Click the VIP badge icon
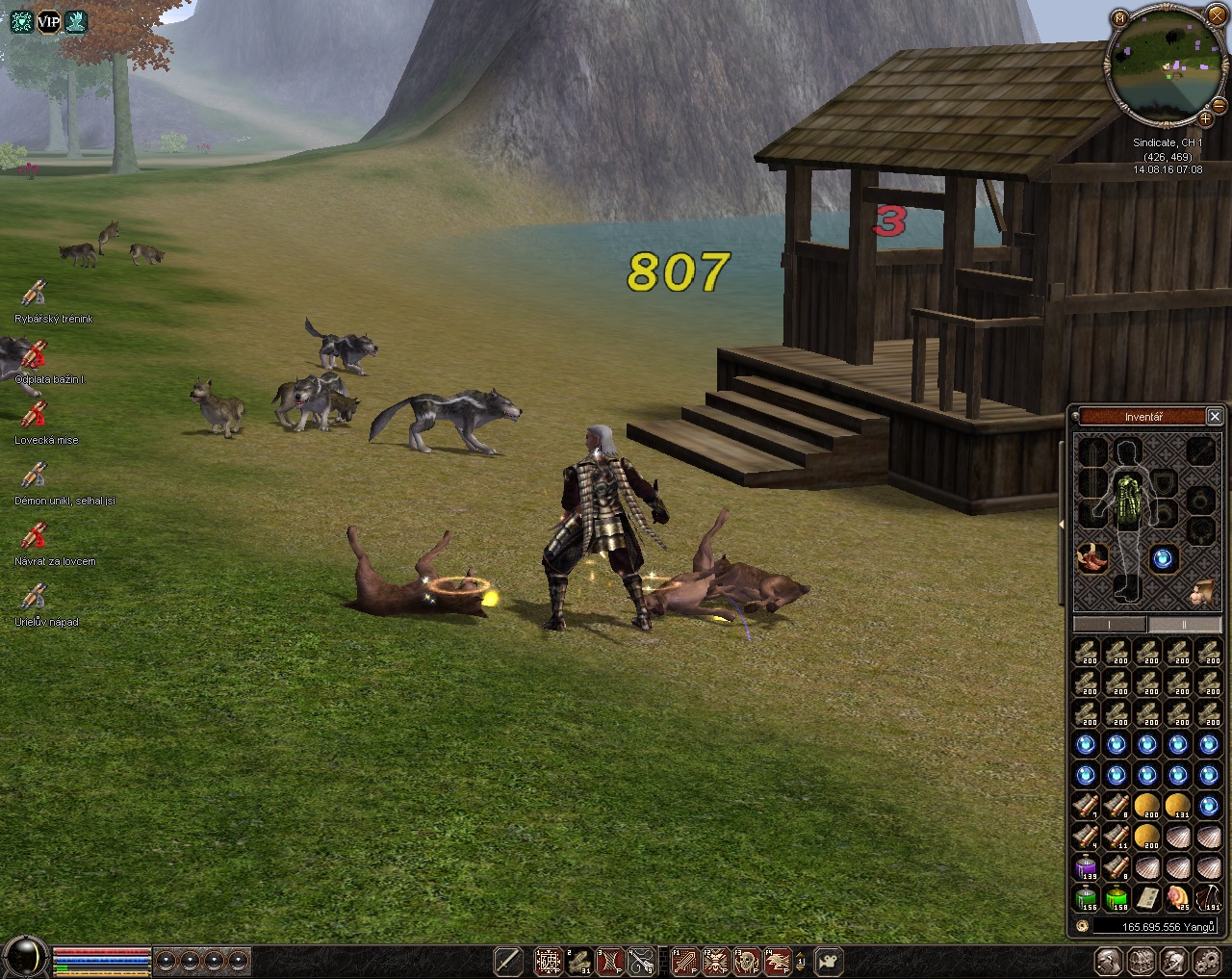1232x979 pixels. point(48,21)
